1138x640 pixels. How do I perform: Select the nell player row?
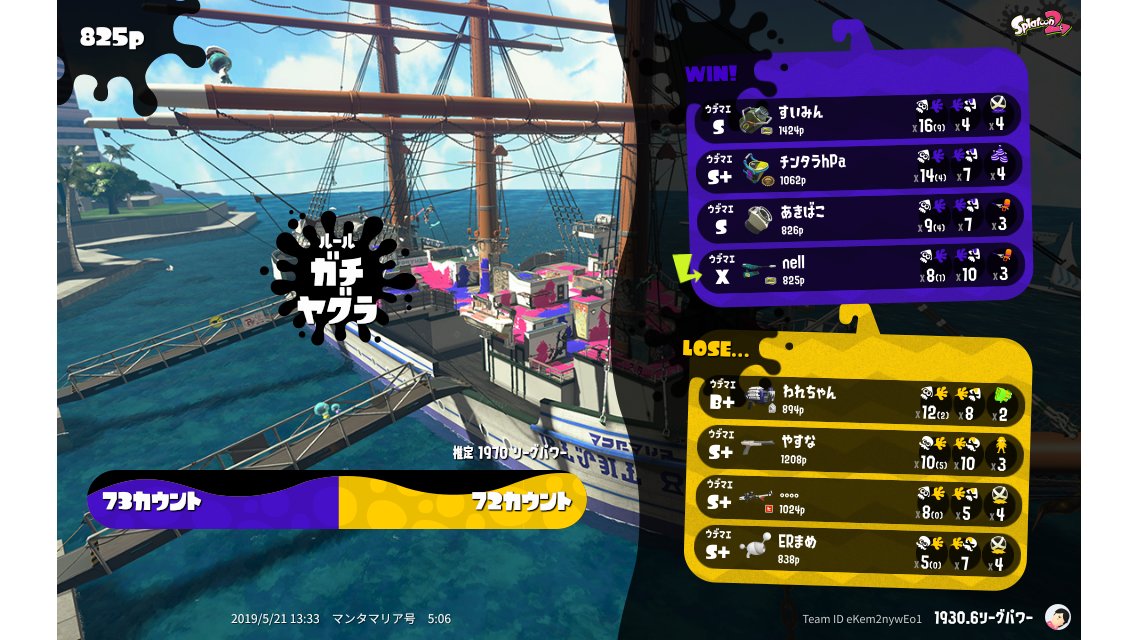[x=860, y=268]
